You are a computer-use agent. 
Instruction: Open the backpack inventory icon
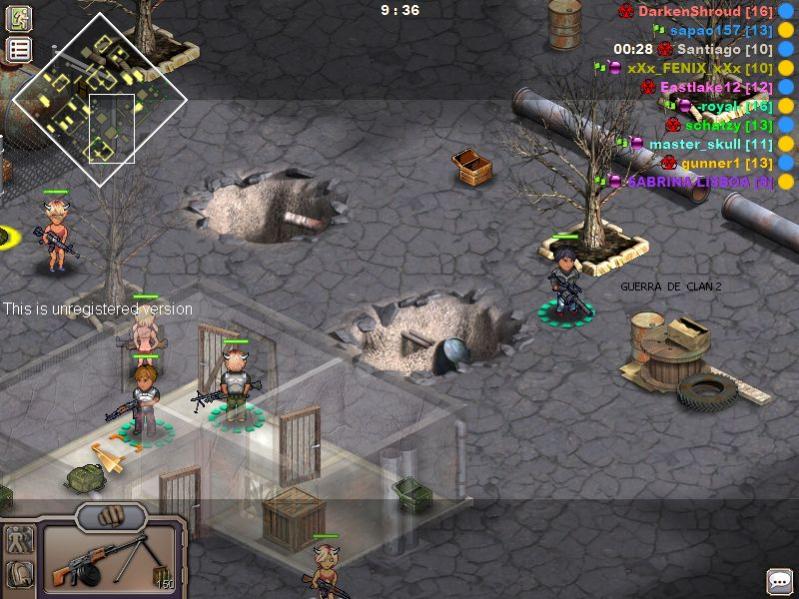tap(19, 574)
